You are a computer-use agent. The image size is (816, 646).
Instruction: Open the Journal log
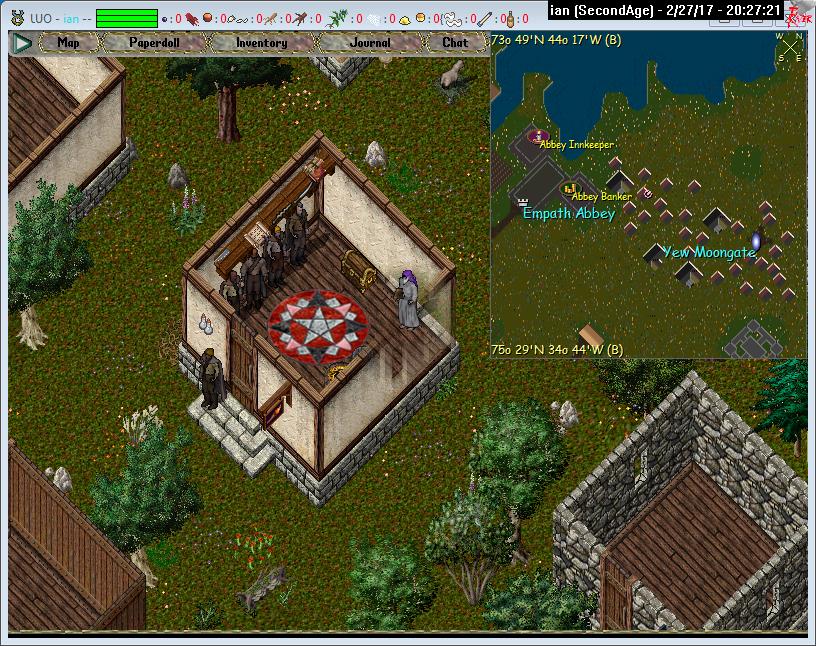(370, 43)
